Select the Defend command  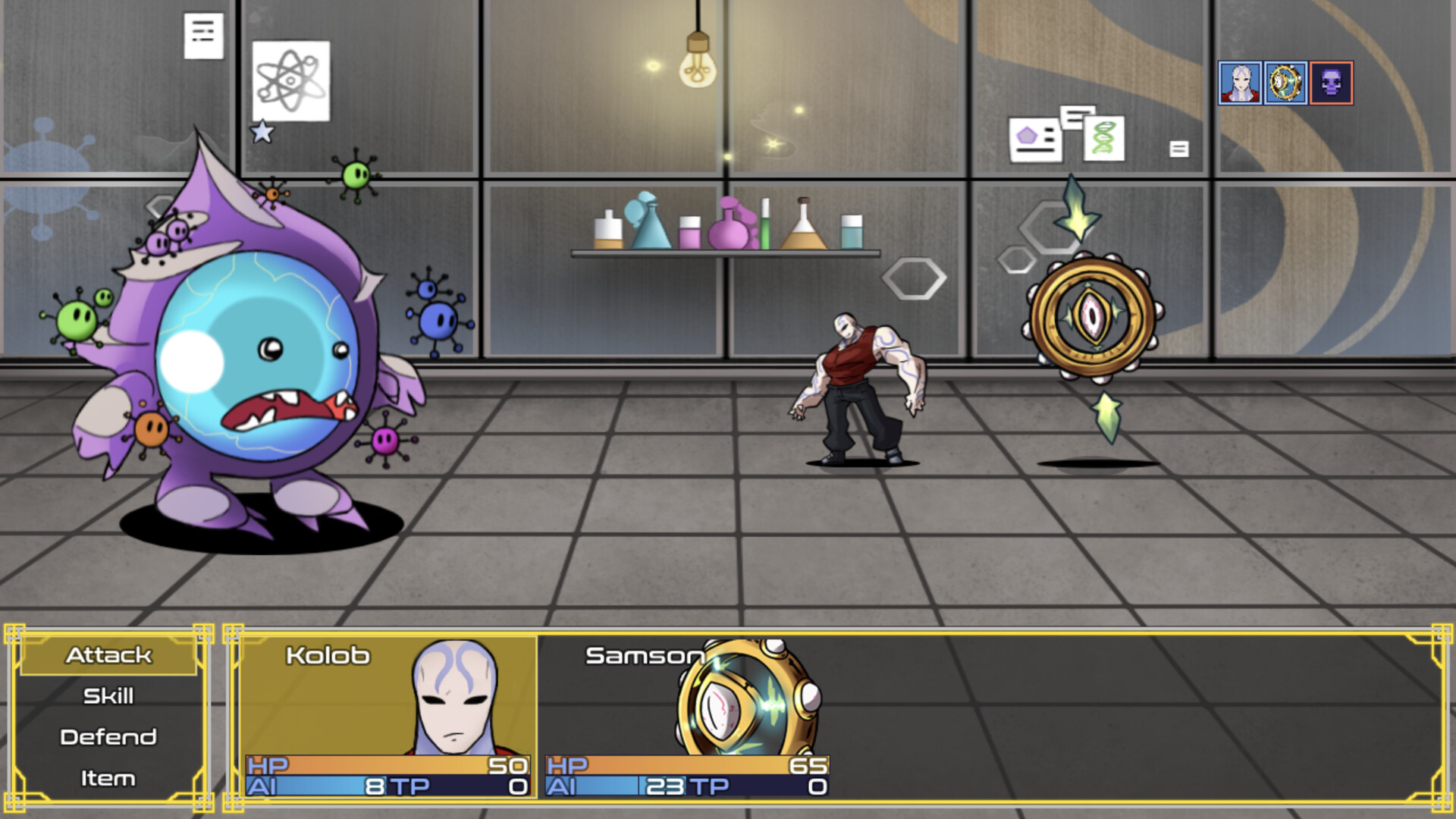109,736
